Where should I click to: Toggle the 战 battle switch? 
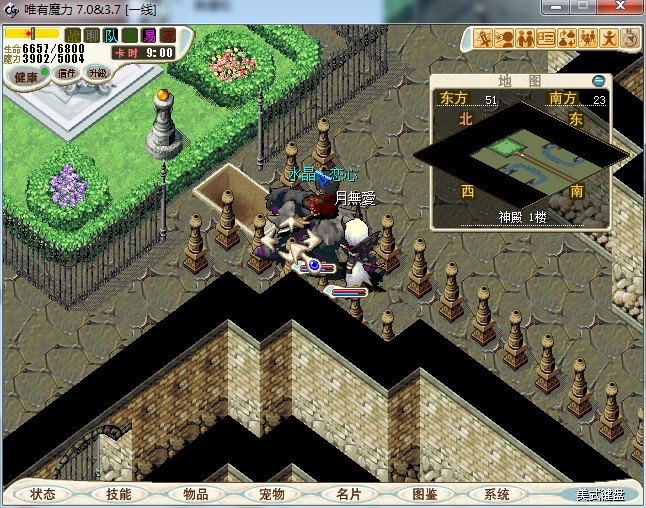[72, 35]
